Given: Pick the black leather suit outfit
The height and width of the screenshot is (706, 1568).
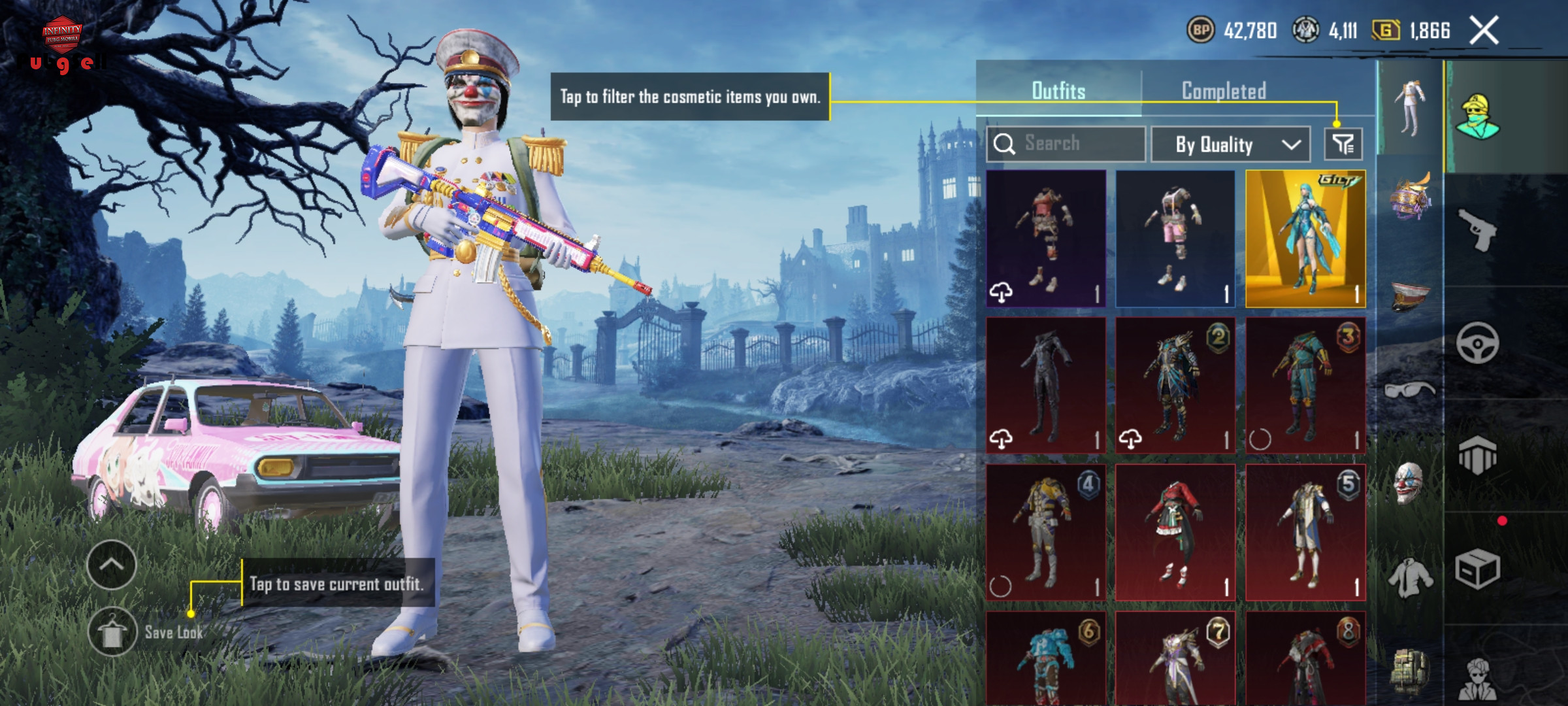Looking at the screenshot, I should click(1046, 386).
